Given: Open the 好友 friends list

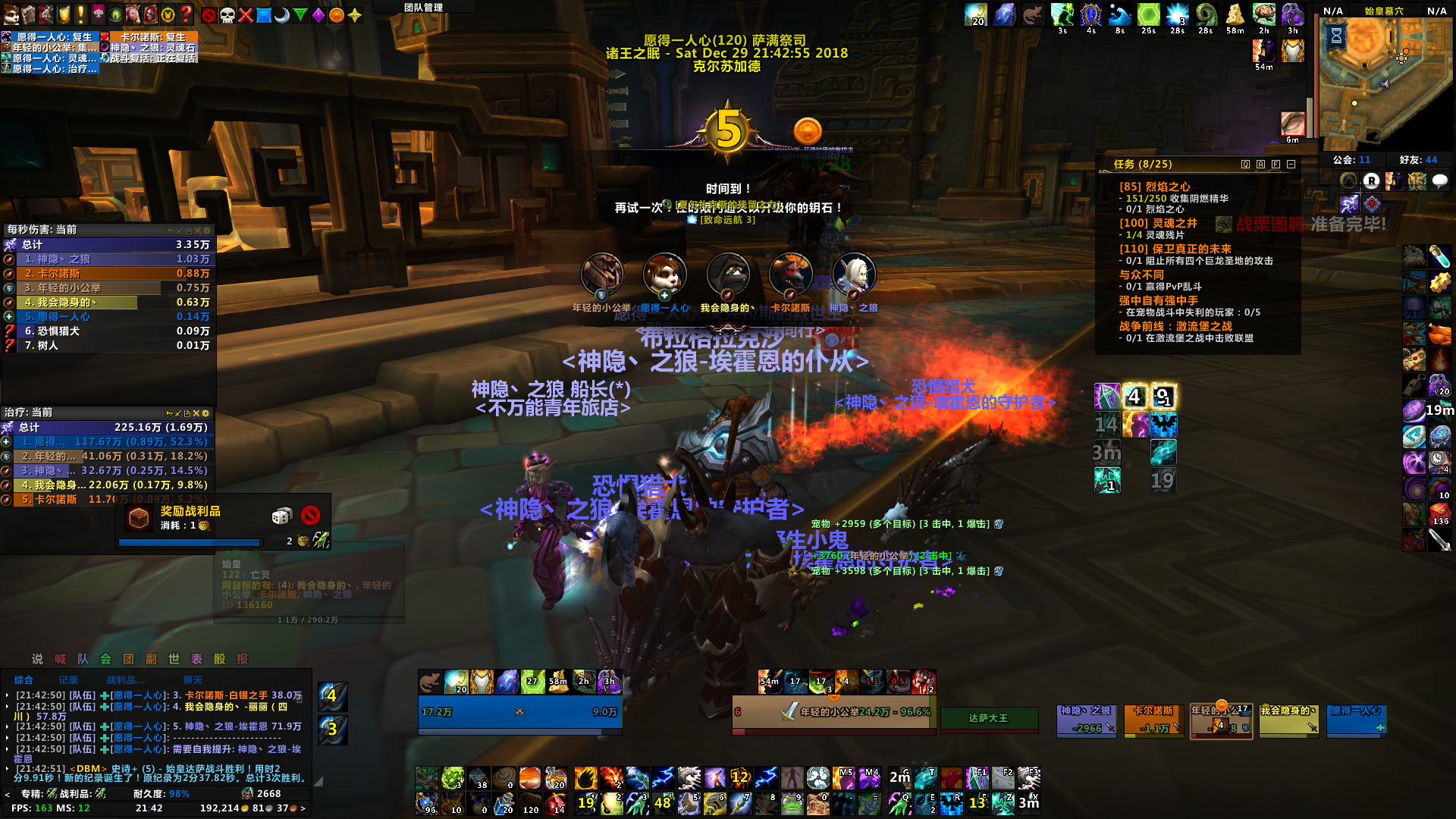Looking at the screenshot, I should click(x=1418, y=160).
